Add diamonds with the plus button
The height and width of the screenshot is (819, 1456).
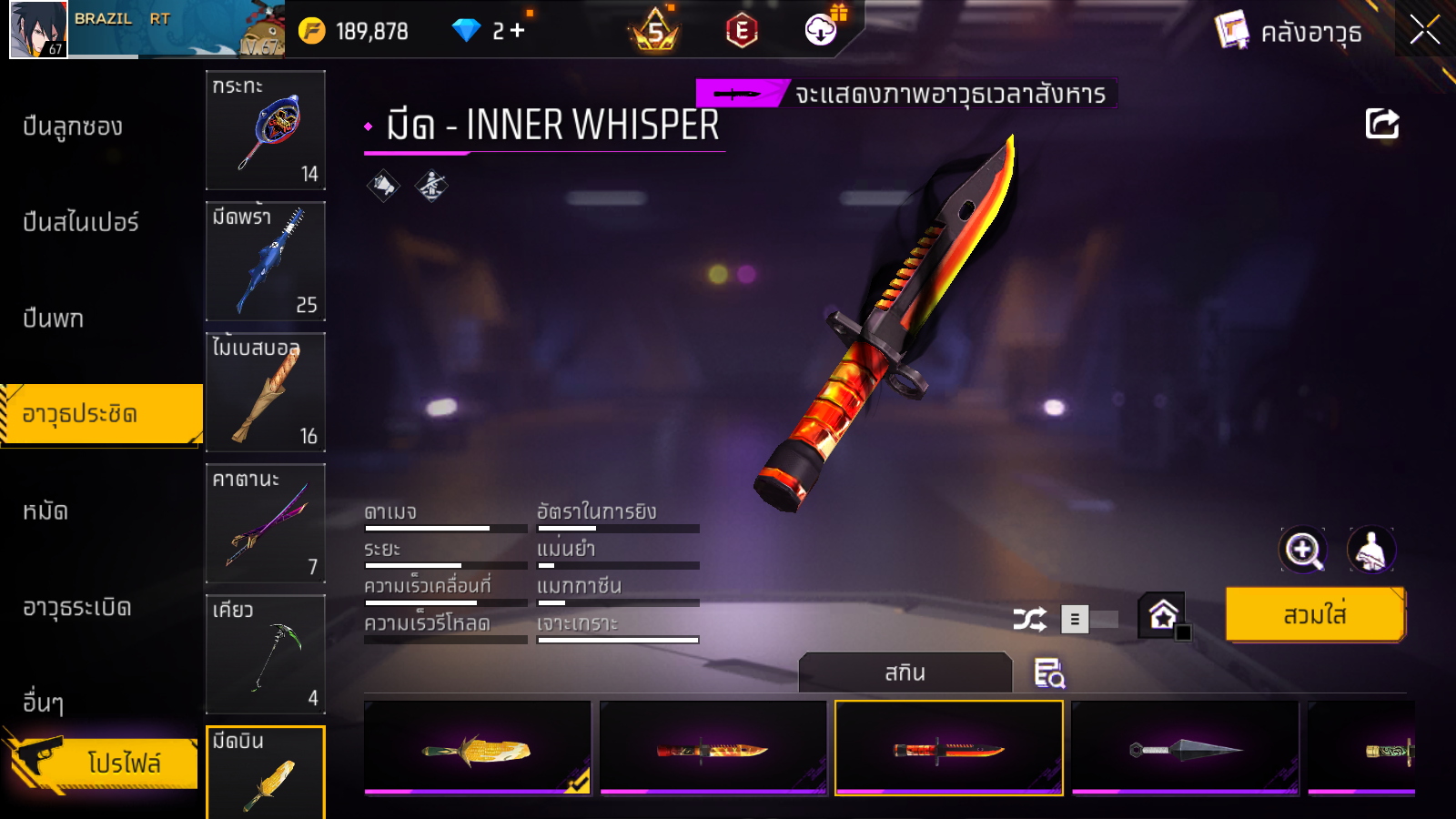click(x=518, y=31)
